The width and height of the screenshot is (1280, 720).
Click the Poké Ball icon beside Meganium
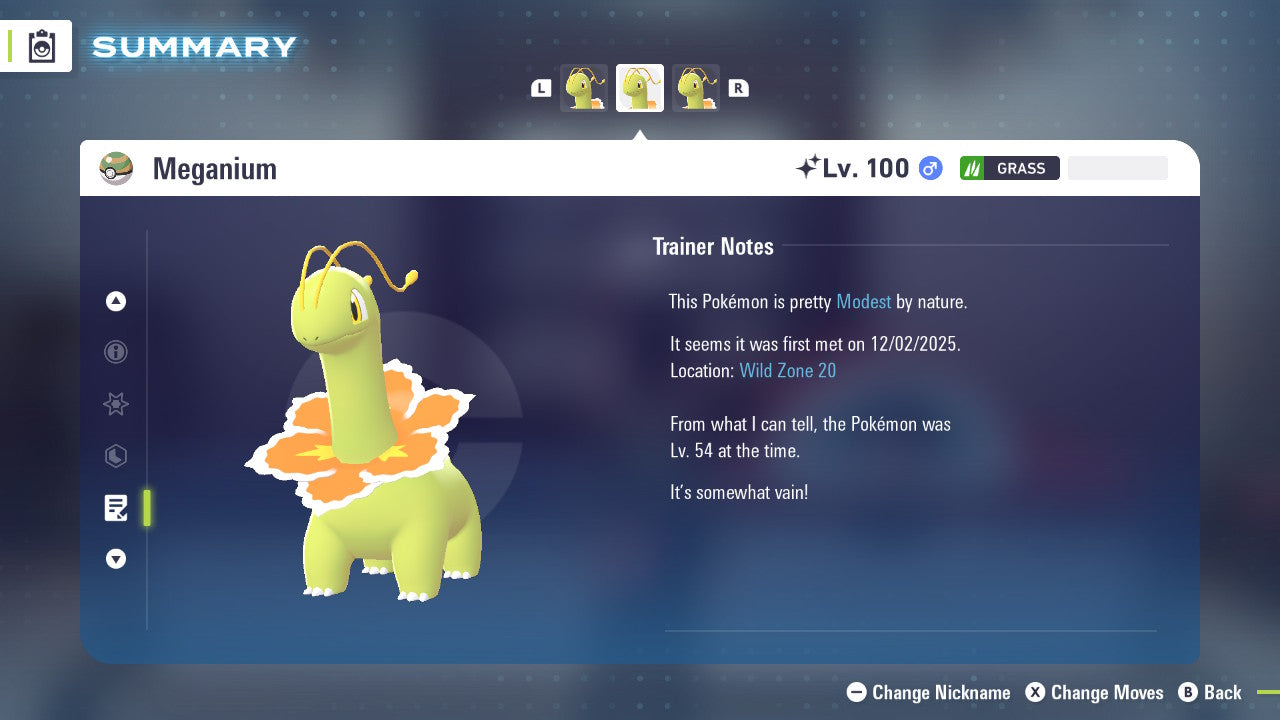click(x=116, y=168)
